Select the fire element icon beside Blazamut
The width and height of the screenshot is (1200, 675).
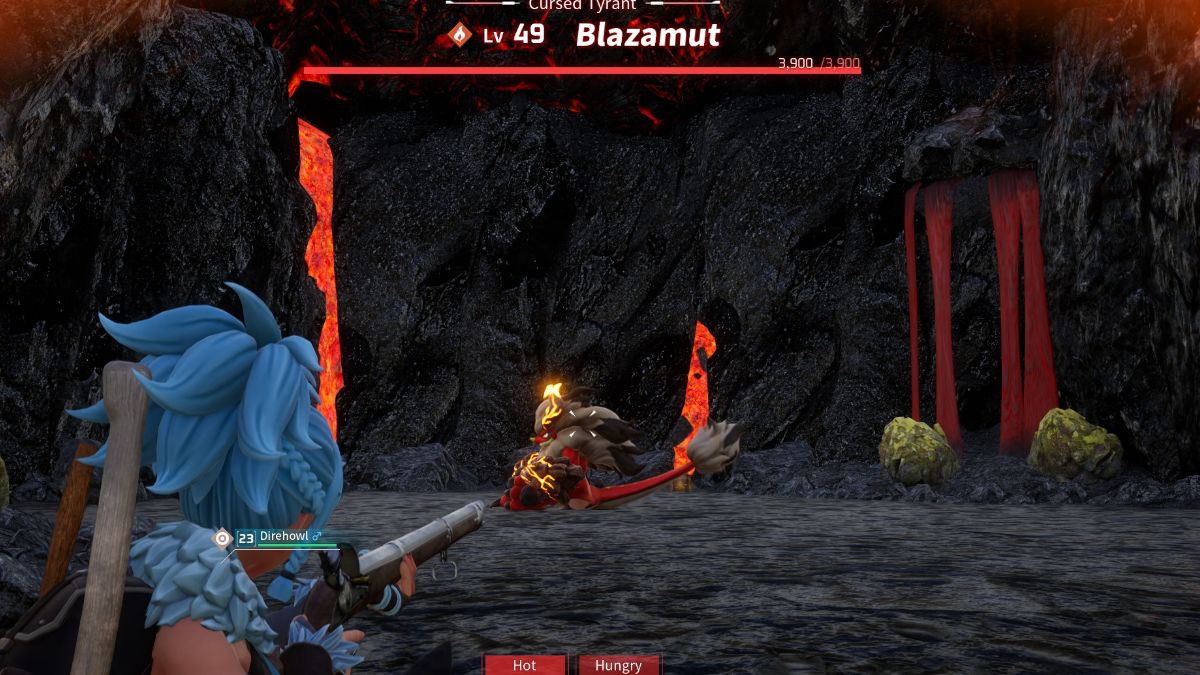point(459,36)
